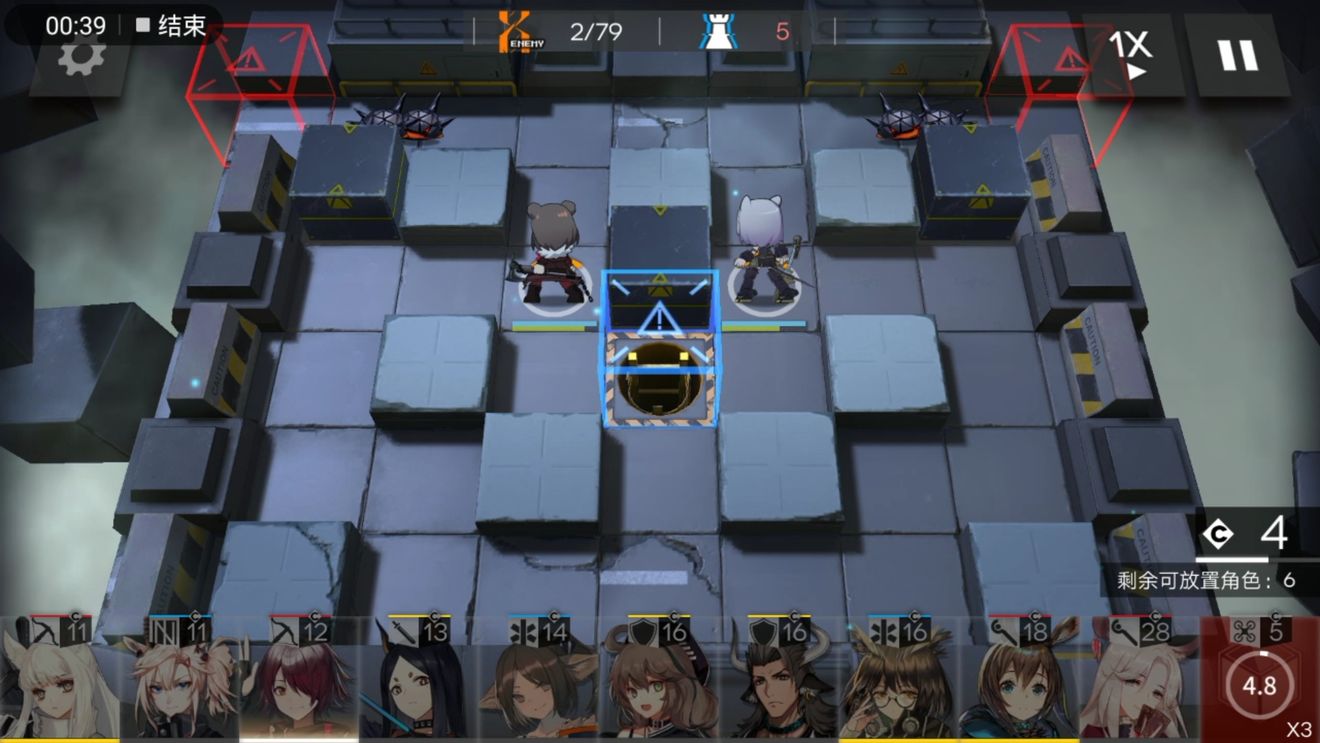
Task: Select the brown-haired girl defender costing 16
Action: click(660, 680)
